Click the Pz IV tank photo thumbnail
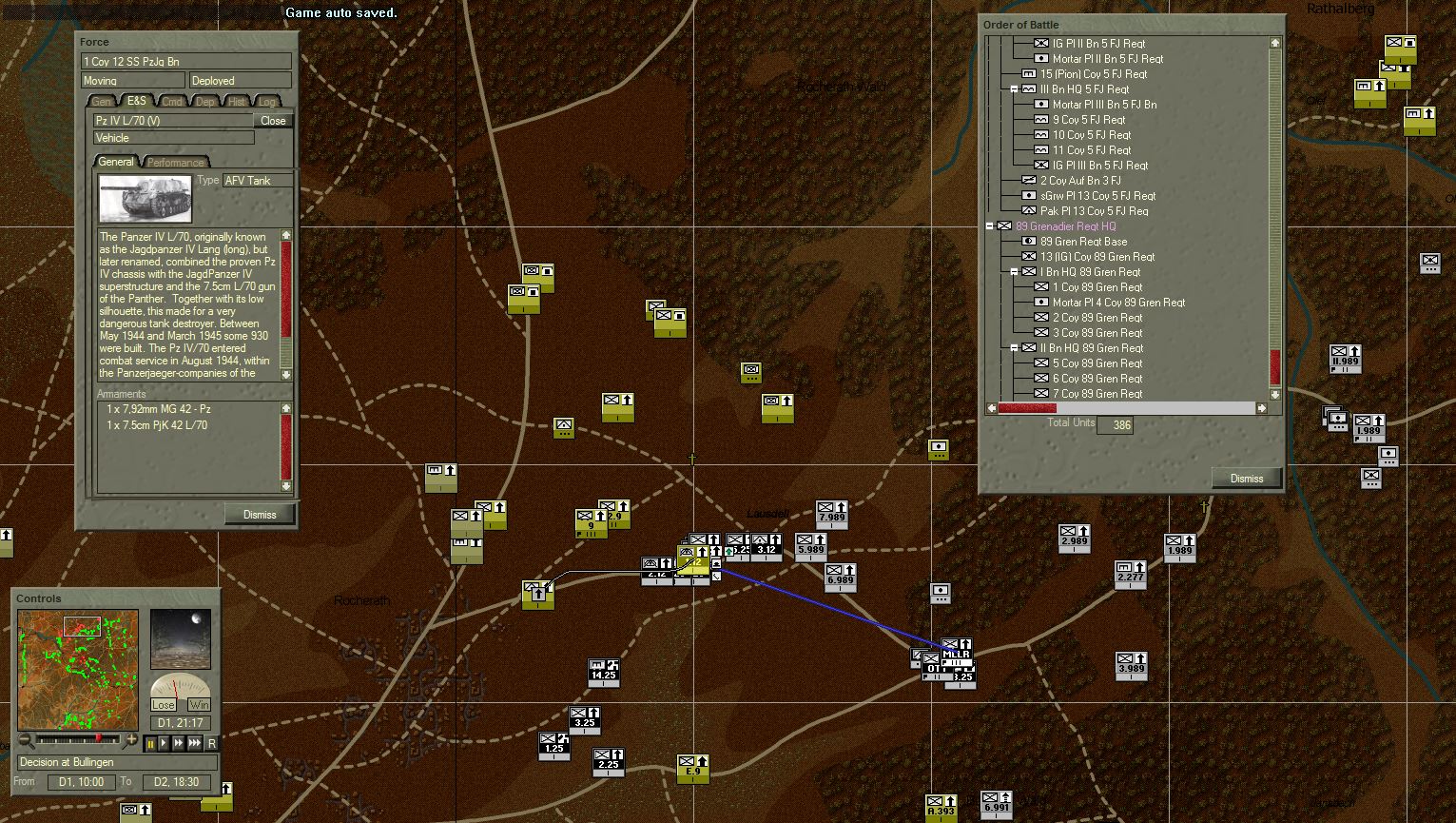The image size is (1456, 823). [x=145, y=198]
